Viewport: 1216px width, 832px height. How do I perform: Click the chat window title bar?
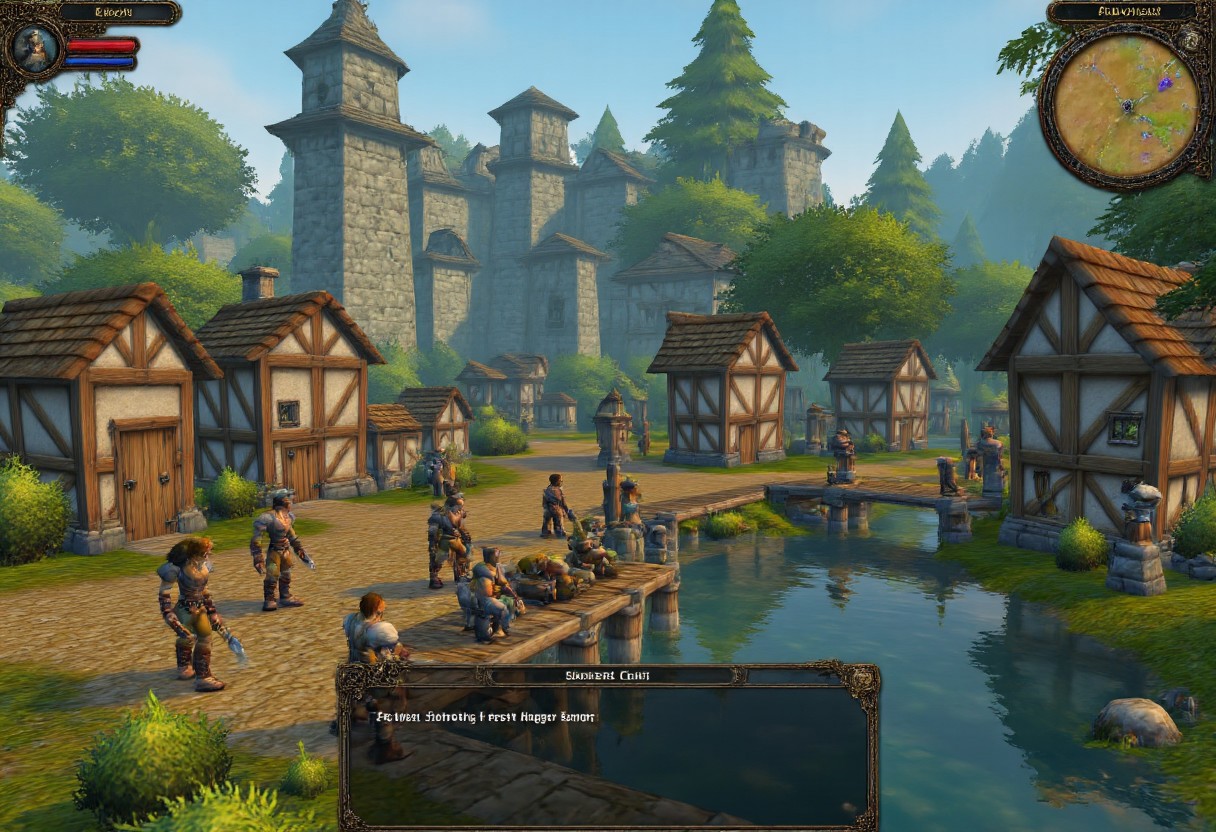[608, 675]
